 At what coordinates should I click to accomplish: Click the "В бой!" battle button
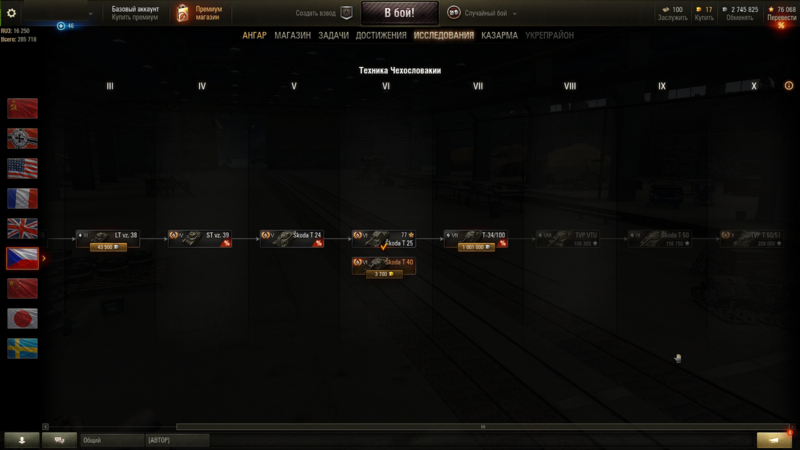(400, 13)
